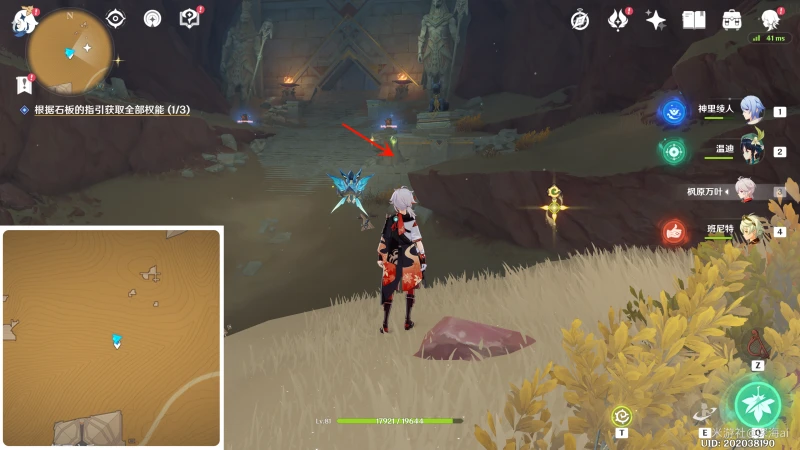Screen dimensions: 800x450
Task: Open the backpack inventory
Action: tap(732, 19)
